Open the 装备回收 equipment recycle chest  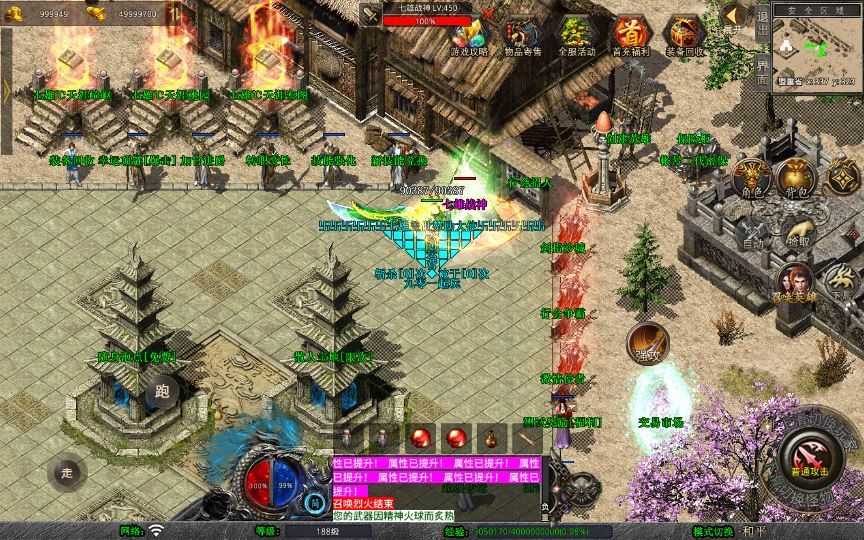coord(685,35)
